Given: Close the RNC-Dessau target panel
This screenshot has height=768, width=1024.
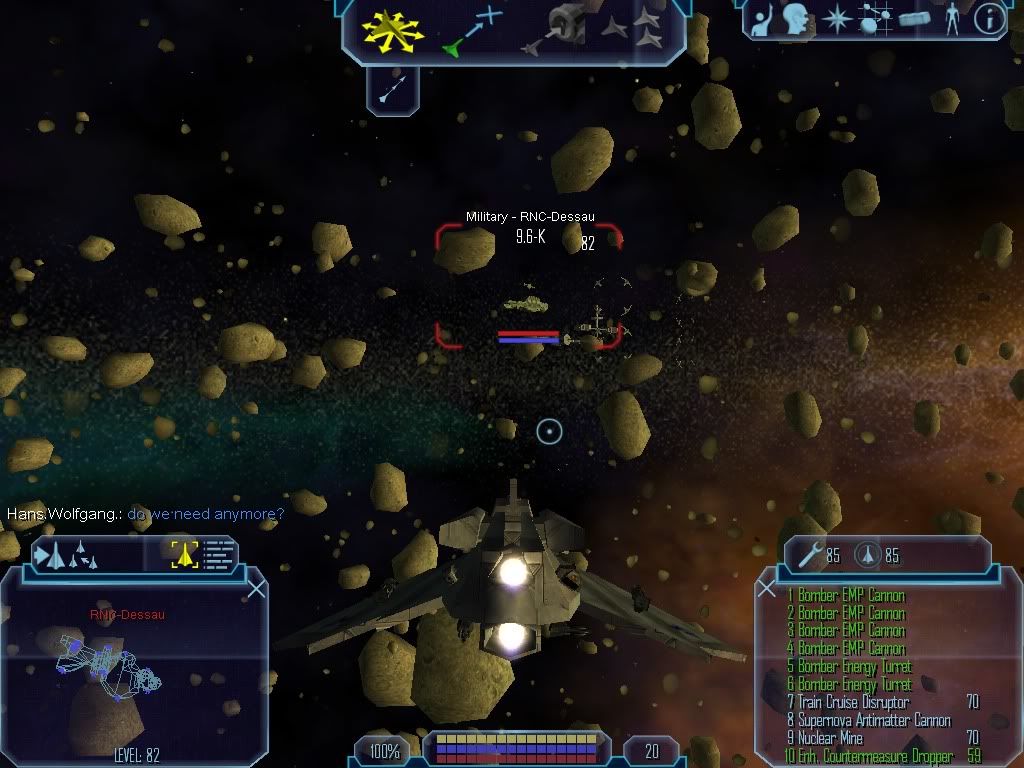Looking at the screenshot, I should (256, 588).
